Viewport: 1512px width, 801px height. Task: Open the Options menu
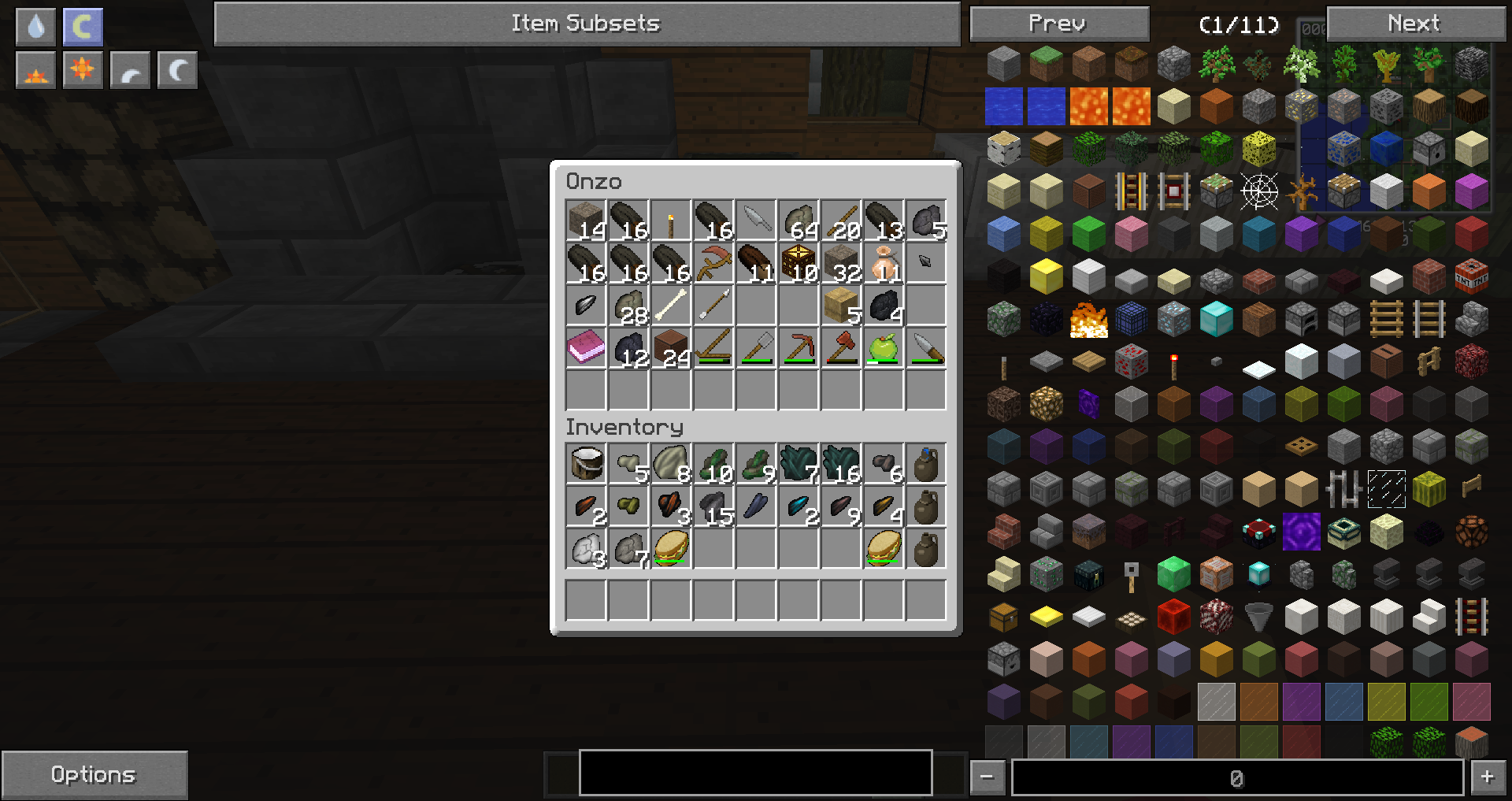(94, 775)
